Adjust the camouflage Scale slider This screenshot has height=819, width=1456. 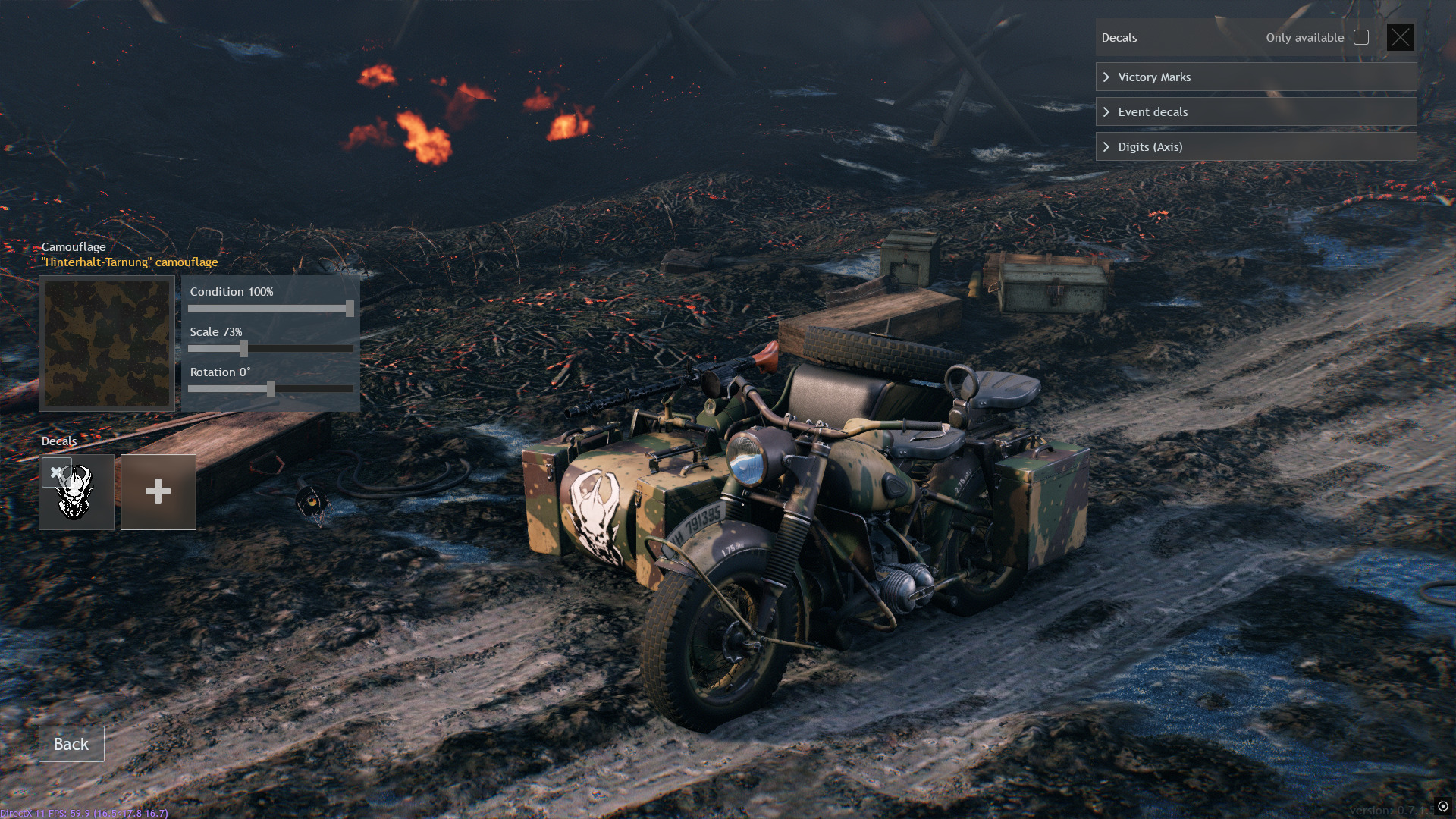tap(243, 349)
